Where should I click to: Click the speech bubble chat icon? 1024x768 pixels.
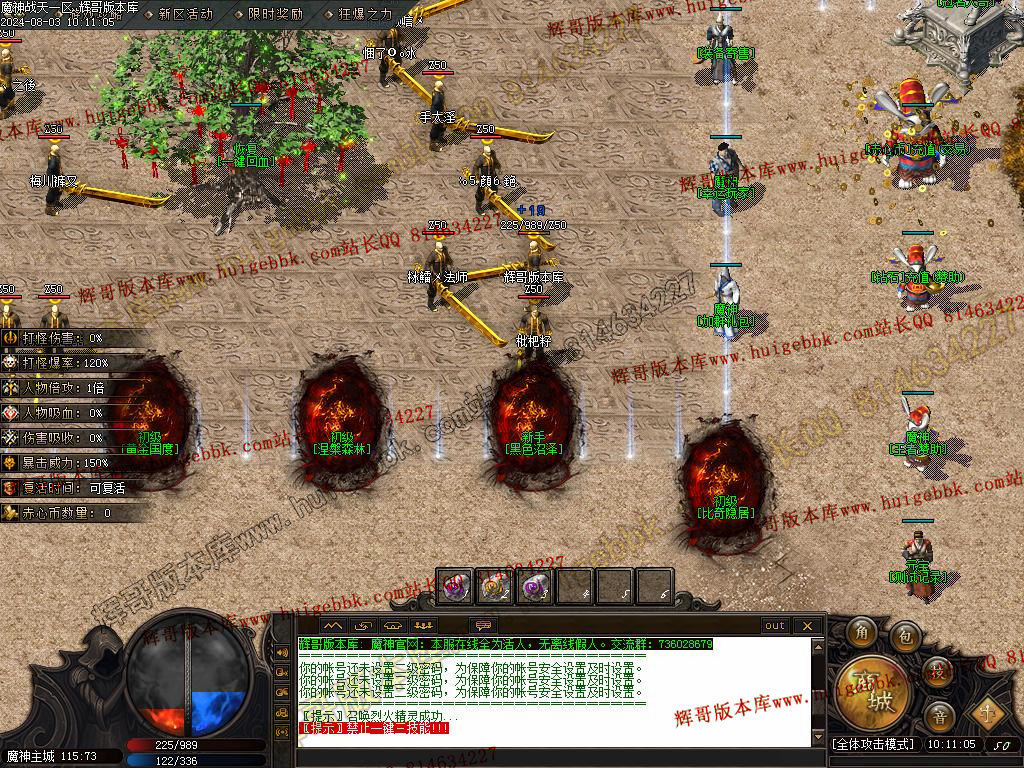tap(484, 626)
